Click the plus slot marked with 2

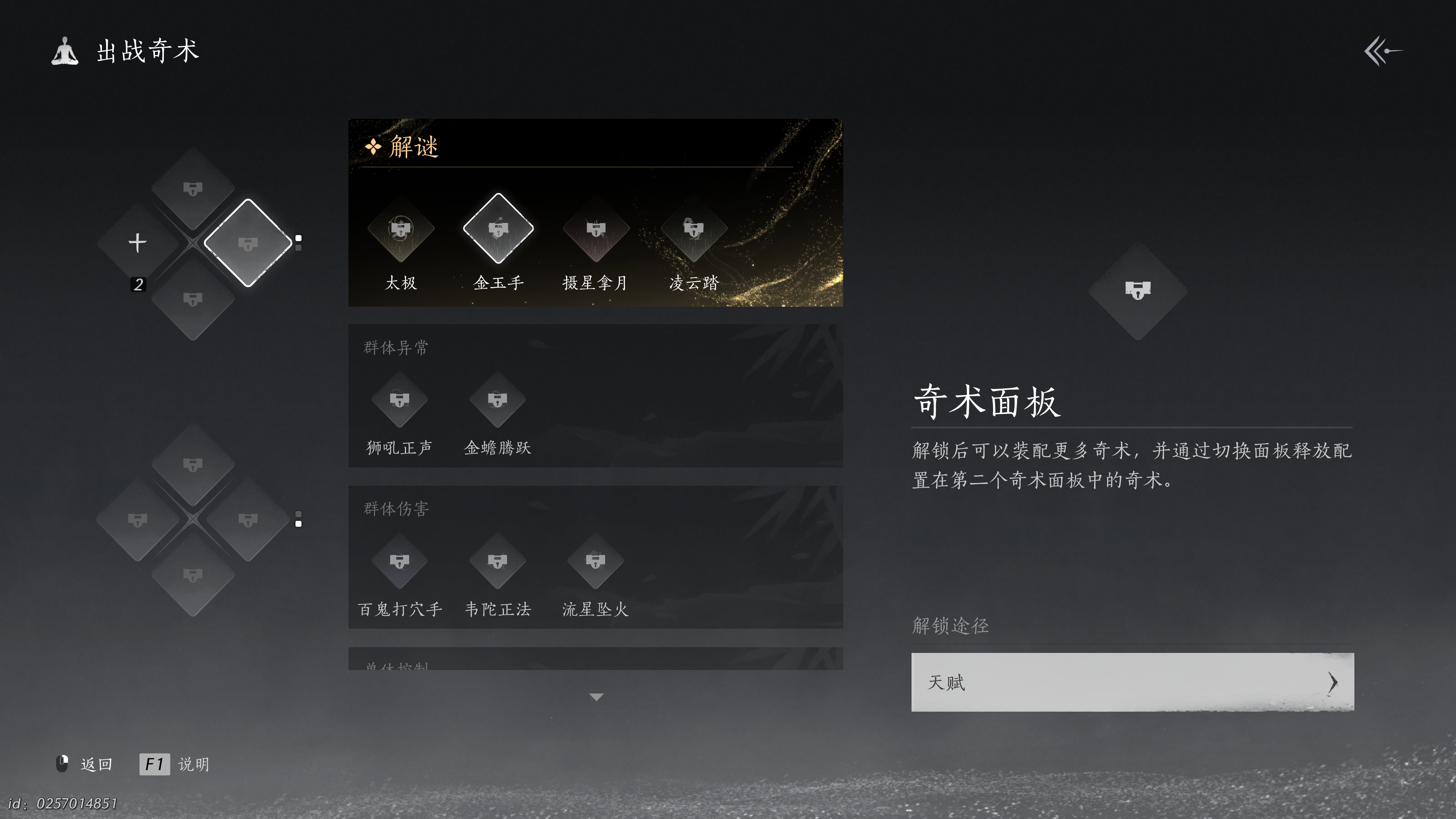click(137, 243)
